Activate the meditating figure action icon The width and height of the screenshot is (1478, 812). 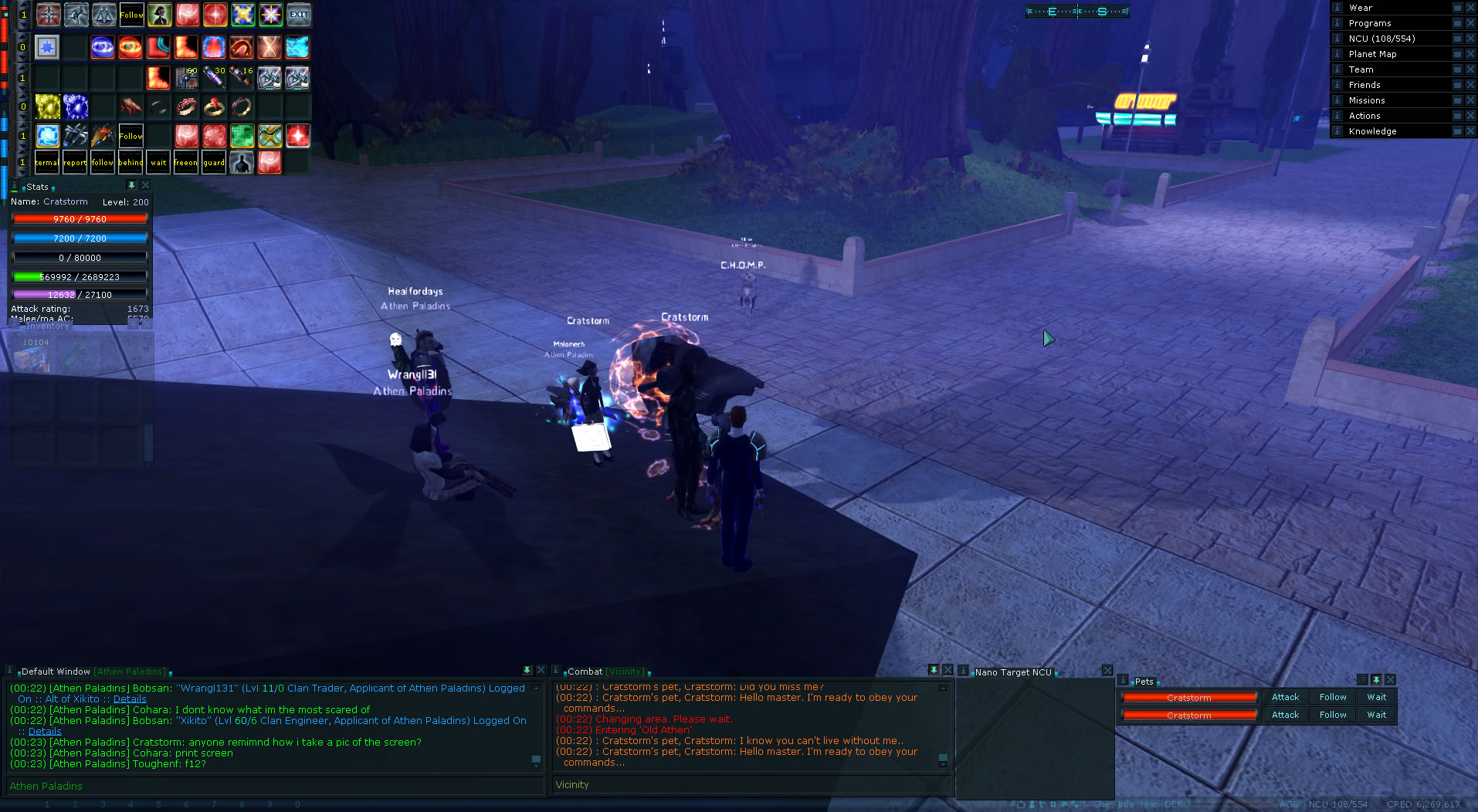(103, 15)
